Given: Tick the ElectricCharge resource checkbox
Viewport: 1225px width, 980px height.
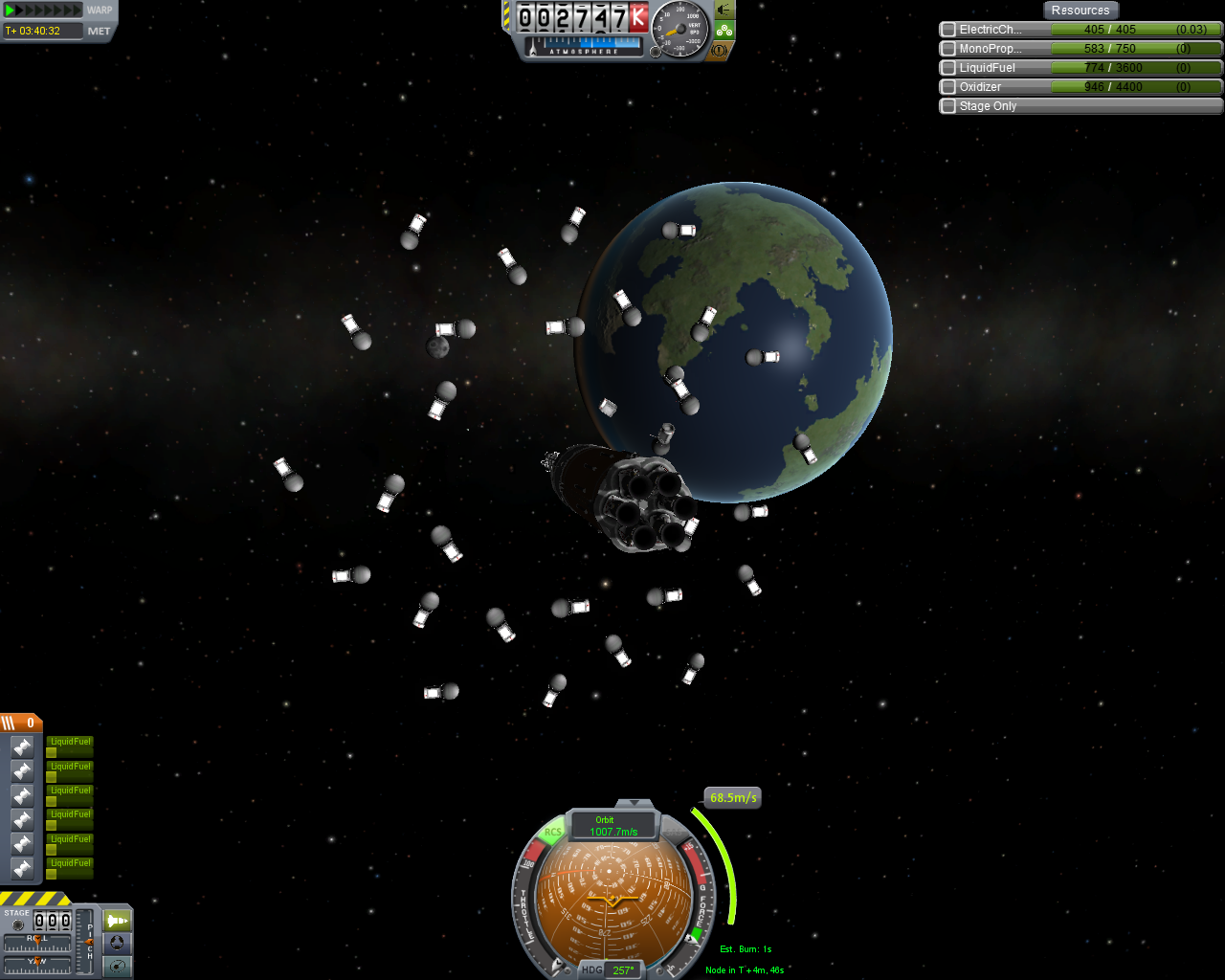Looking at the screenshot, I should [x=948, y=30].
